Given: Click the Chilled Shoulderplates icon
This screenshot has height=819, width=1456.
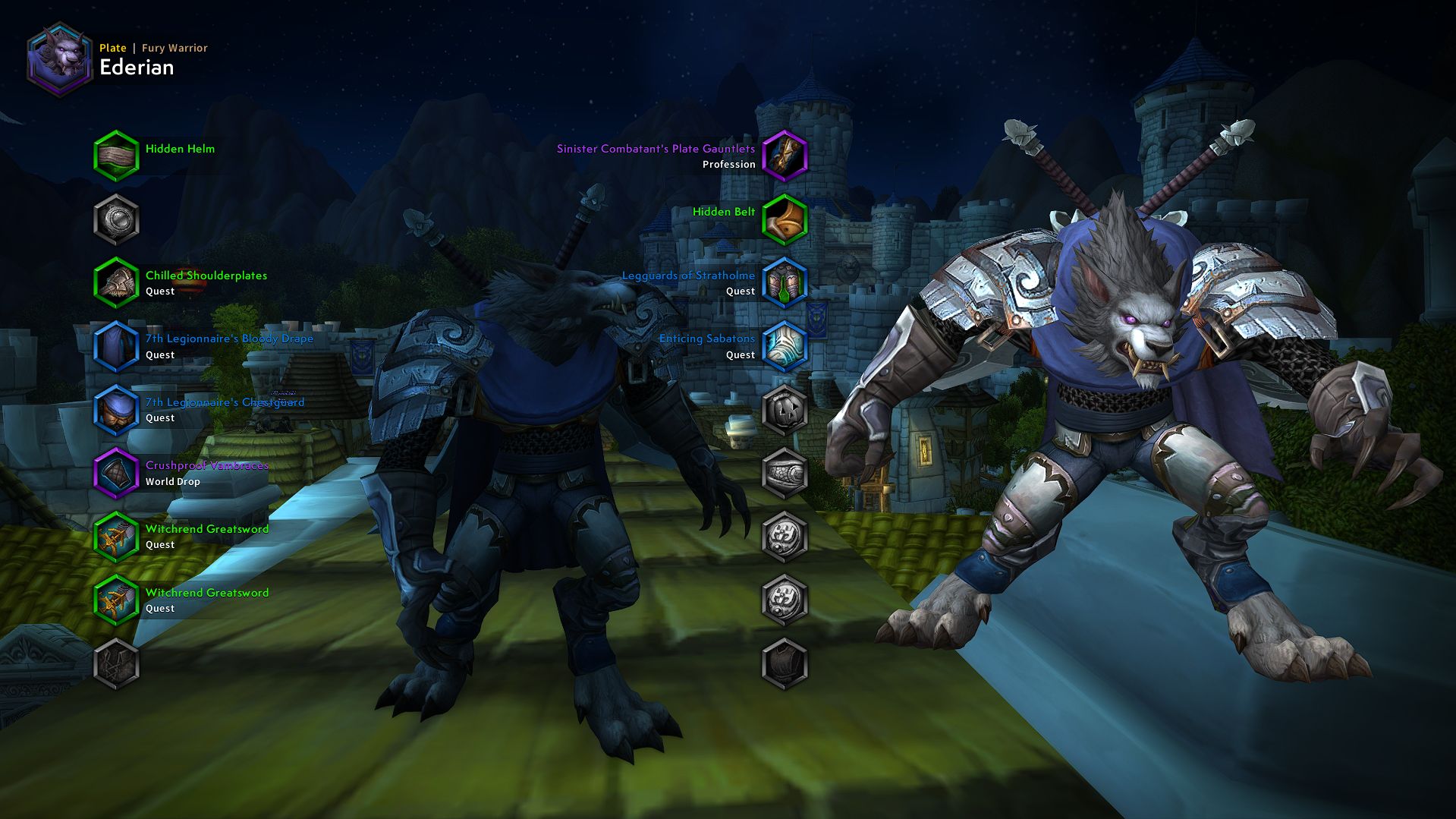Looking at the screenshot, I should (115, 281).
